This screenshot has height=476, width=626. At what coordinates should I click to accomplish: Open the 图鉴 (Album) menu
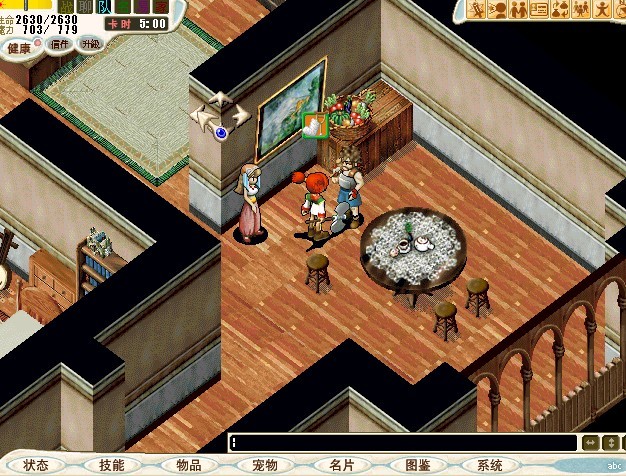pyautogui.click(x=417, y=465)
